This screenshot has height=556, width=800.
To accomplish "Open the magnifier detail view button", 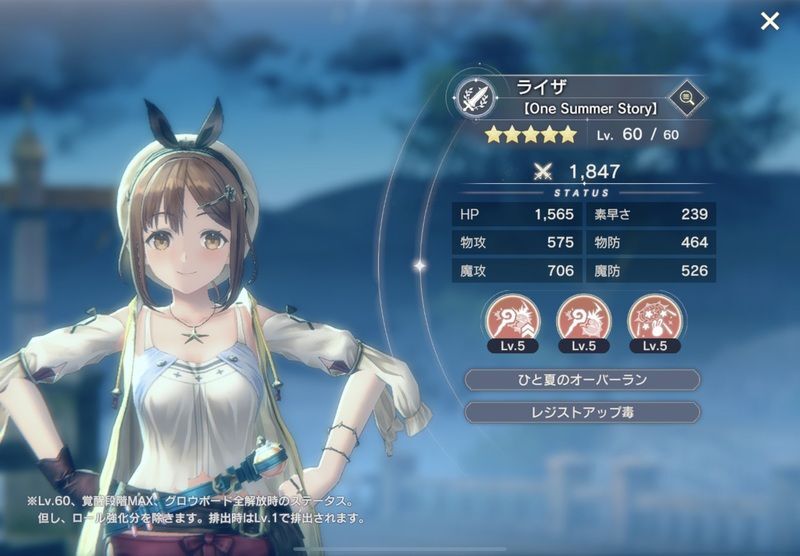I will (686, 97).
